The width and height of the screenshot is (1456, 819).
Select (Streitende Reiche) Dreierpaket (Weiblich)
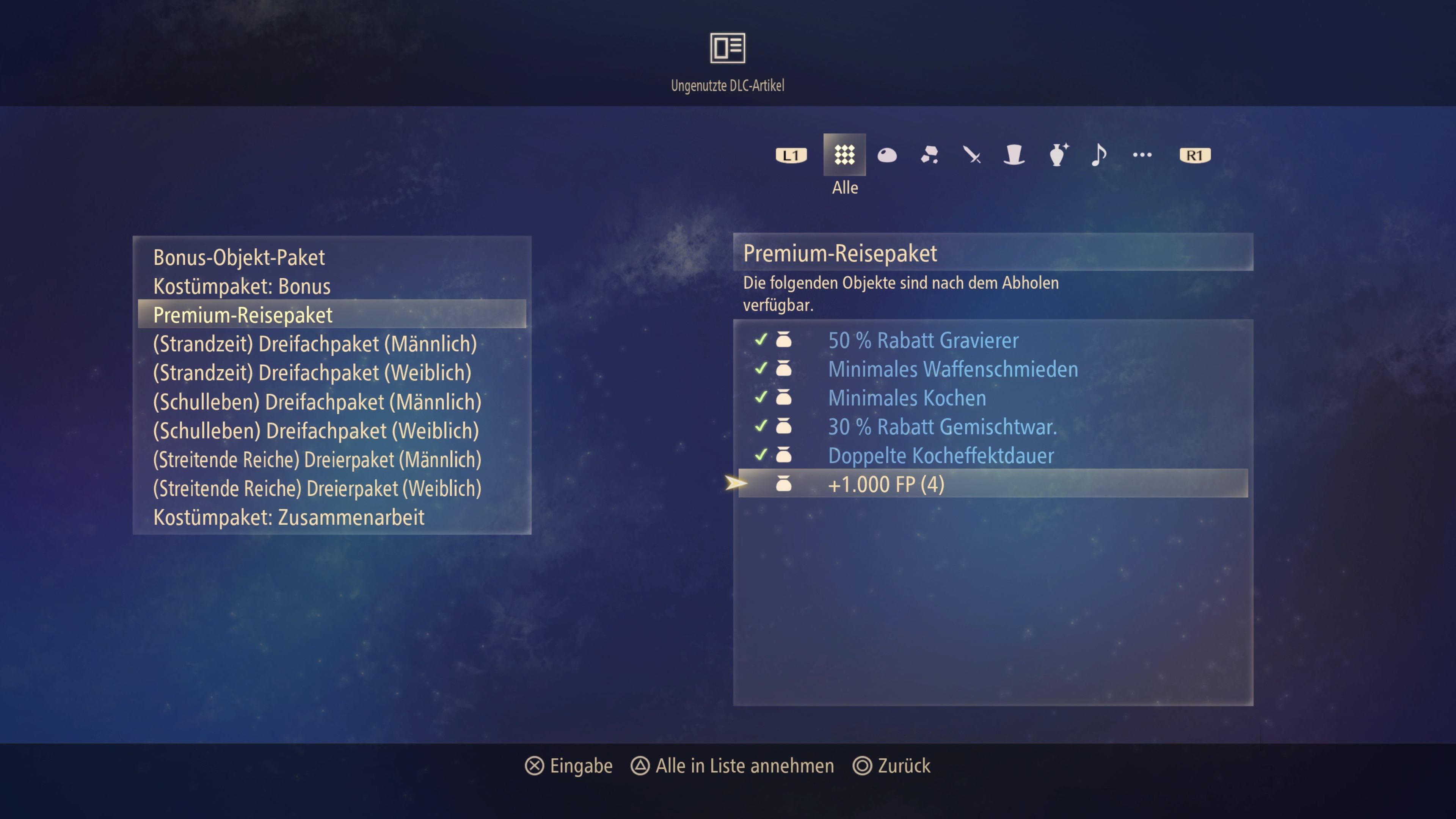[317, 488]
